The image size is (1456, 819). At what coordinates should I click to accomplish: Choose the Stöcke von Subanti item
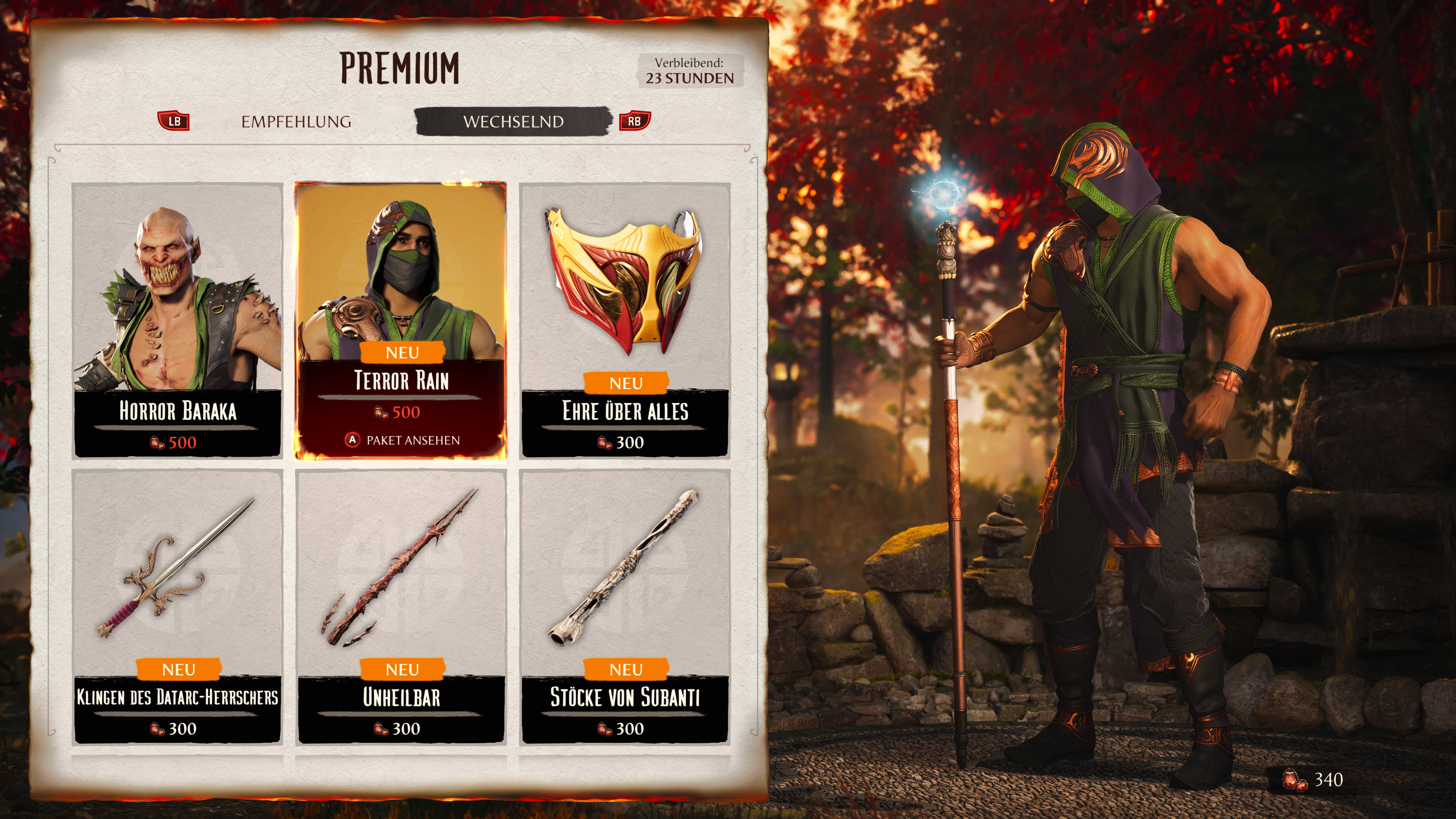(624, 606)
